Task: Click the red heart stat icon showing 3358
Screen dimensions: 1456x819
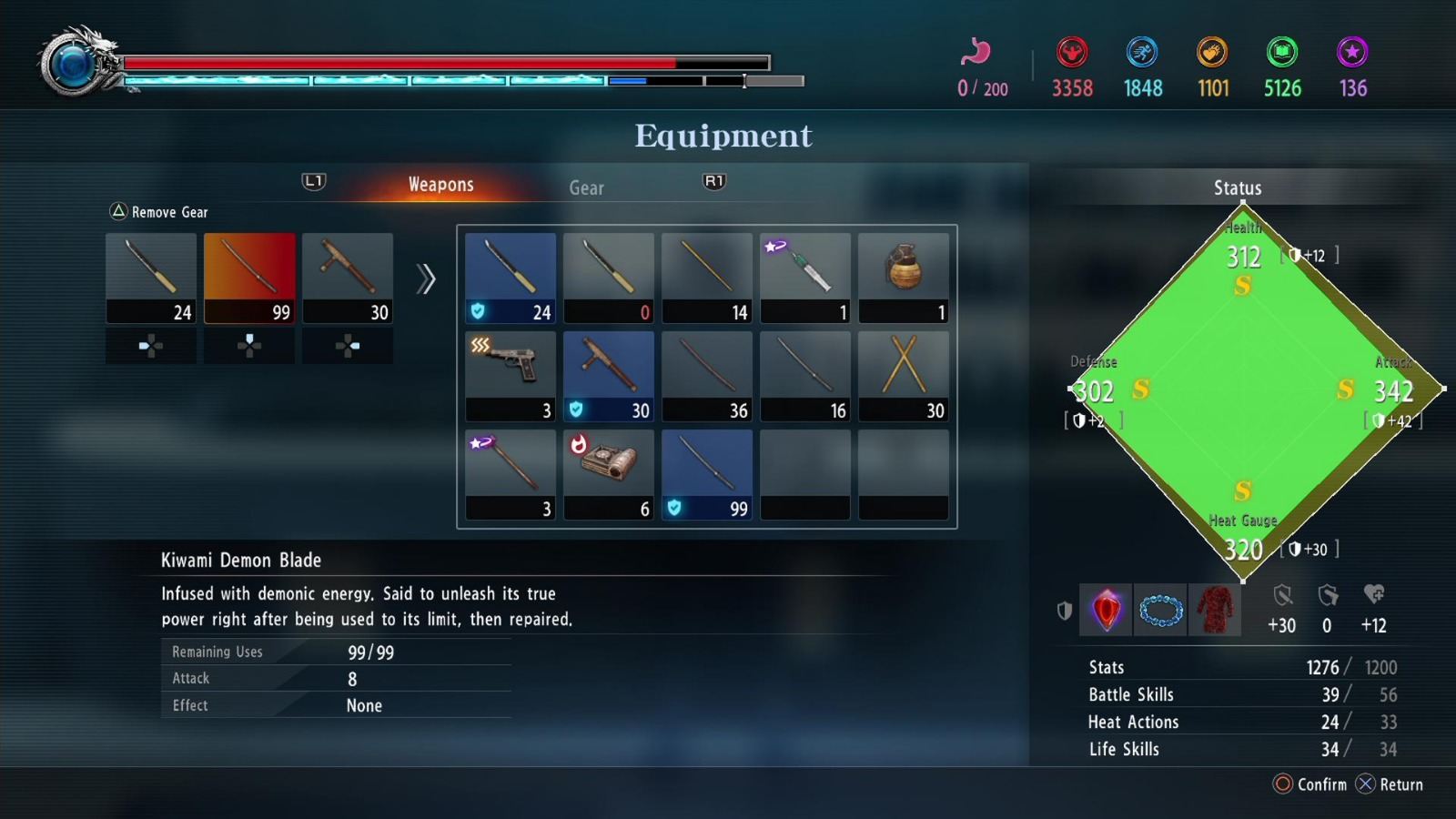Action: click(x=1071, y=52)
